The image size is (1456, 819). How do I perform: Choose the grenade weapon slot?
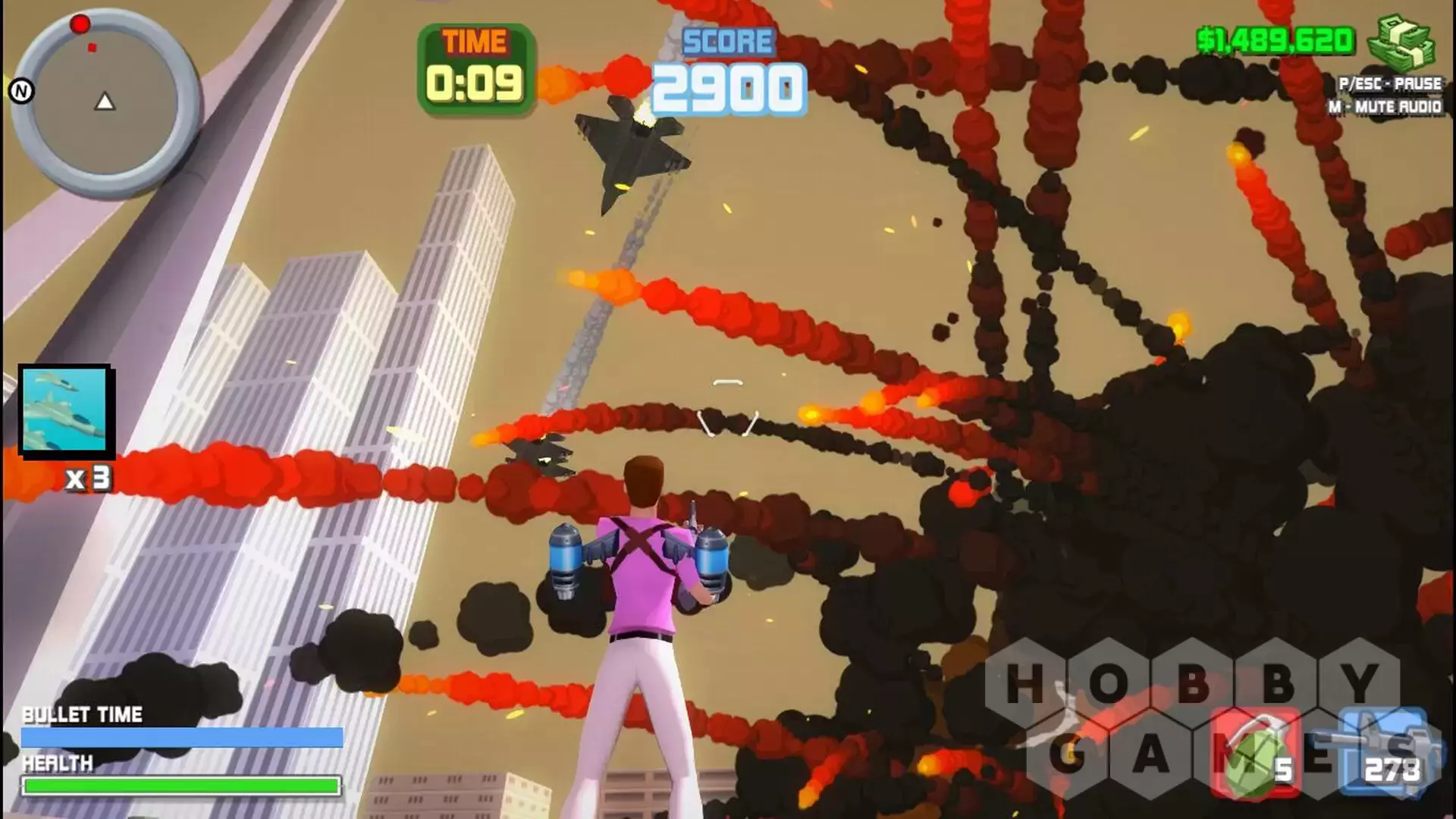(1254, 754)
